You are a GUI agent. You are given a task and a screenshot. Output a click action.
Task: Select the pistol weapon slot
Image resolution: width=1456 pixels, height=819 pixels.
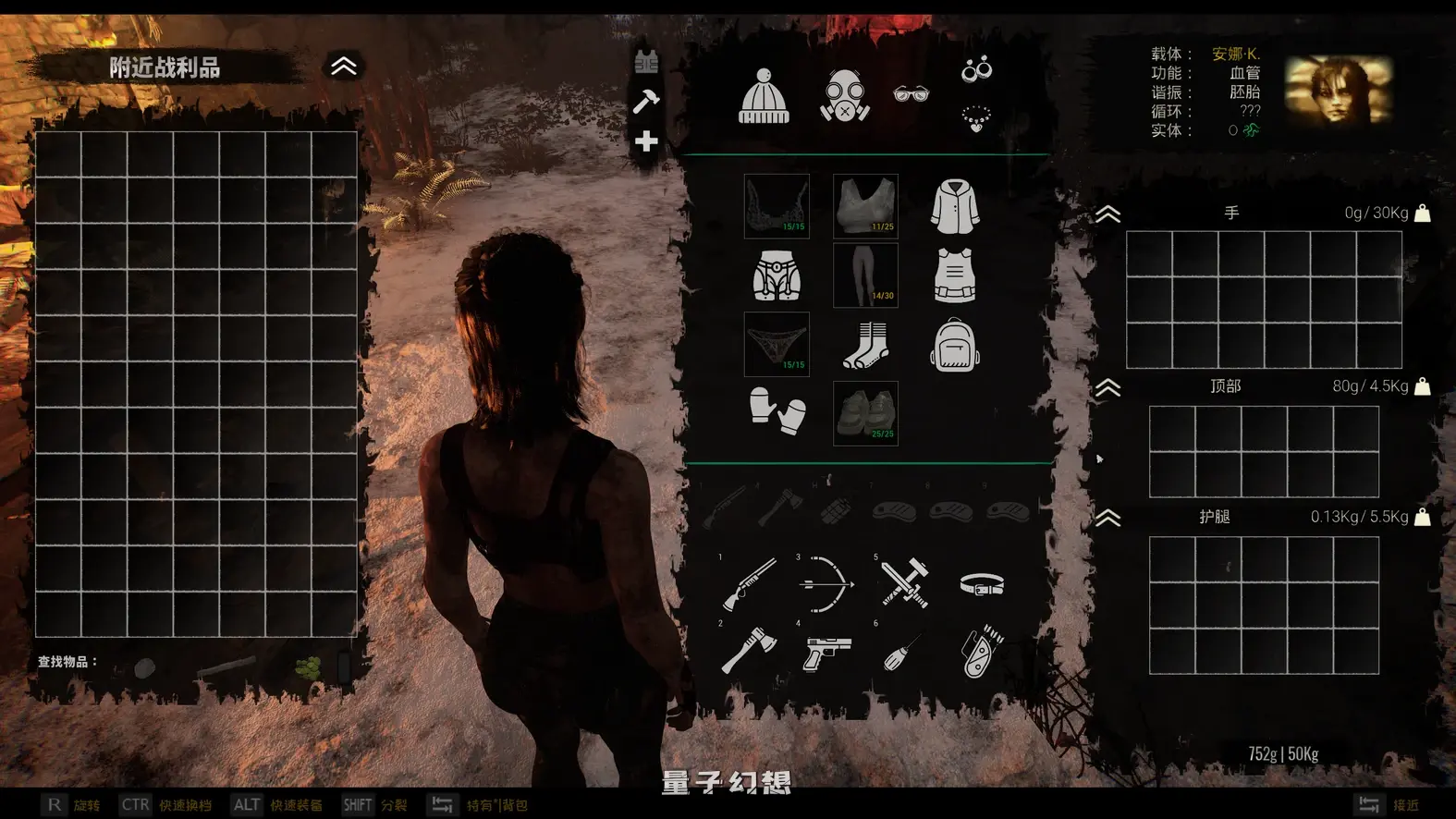click(x=826, y=654)
